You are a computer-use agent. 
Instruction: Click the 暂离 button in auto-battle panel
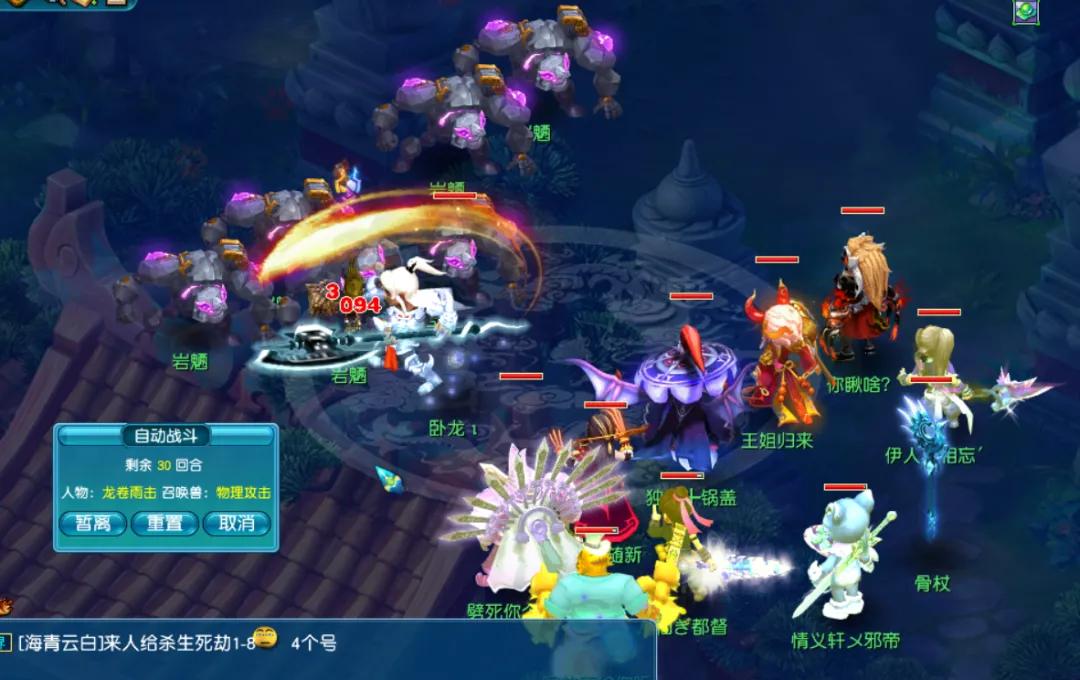[93, 523]
